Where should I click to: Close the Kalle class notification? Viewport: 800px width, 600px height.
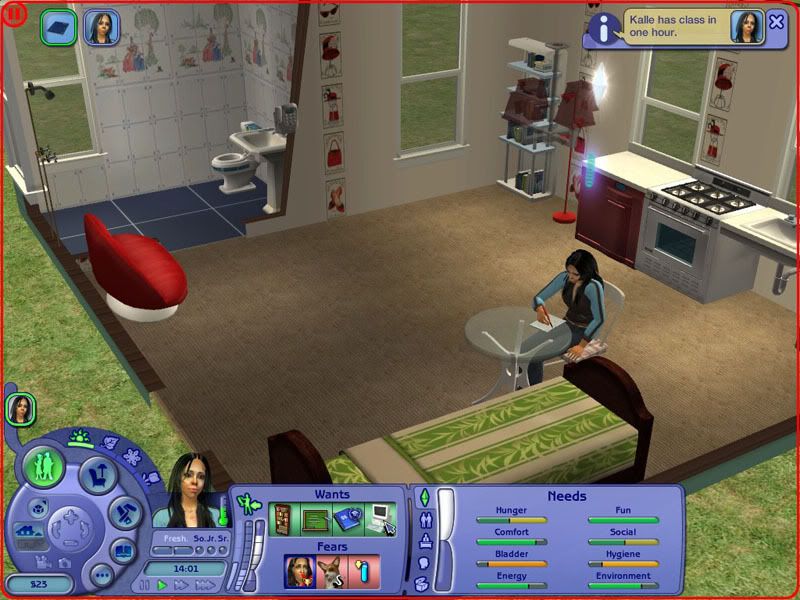pos(777,21)
